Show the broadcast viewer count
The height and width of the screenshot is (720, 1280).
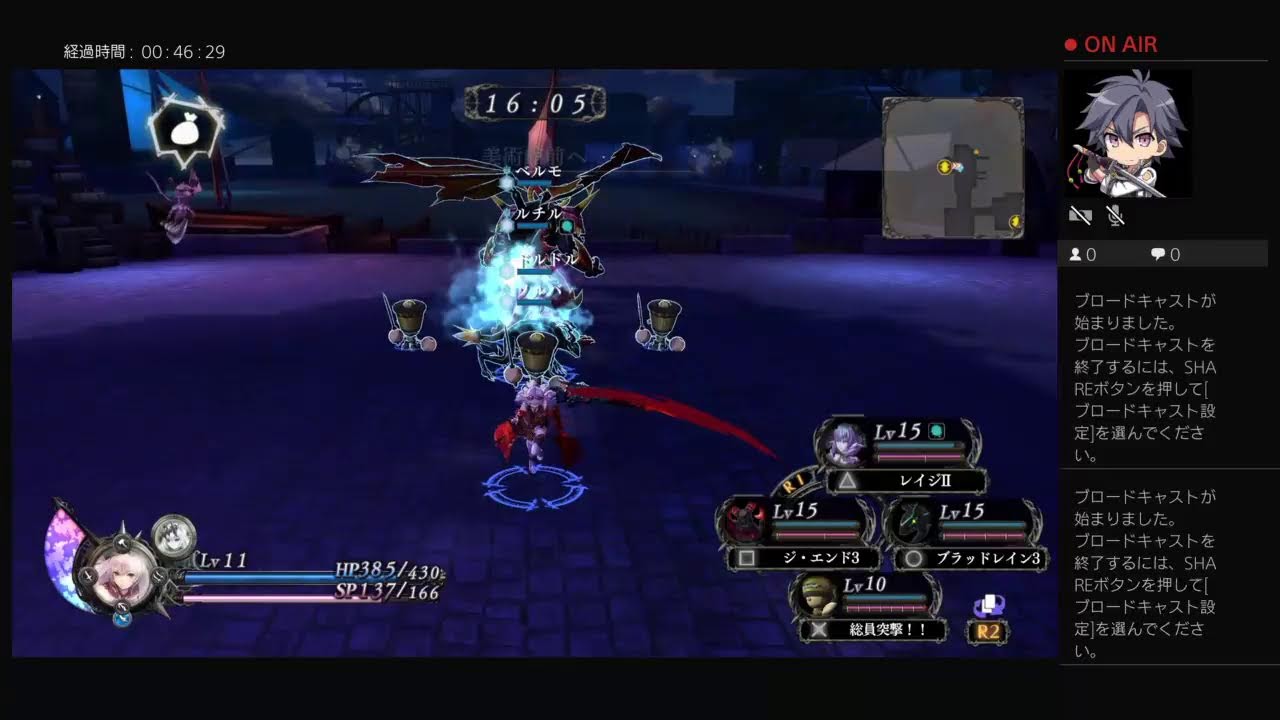tap(1083, 255)
